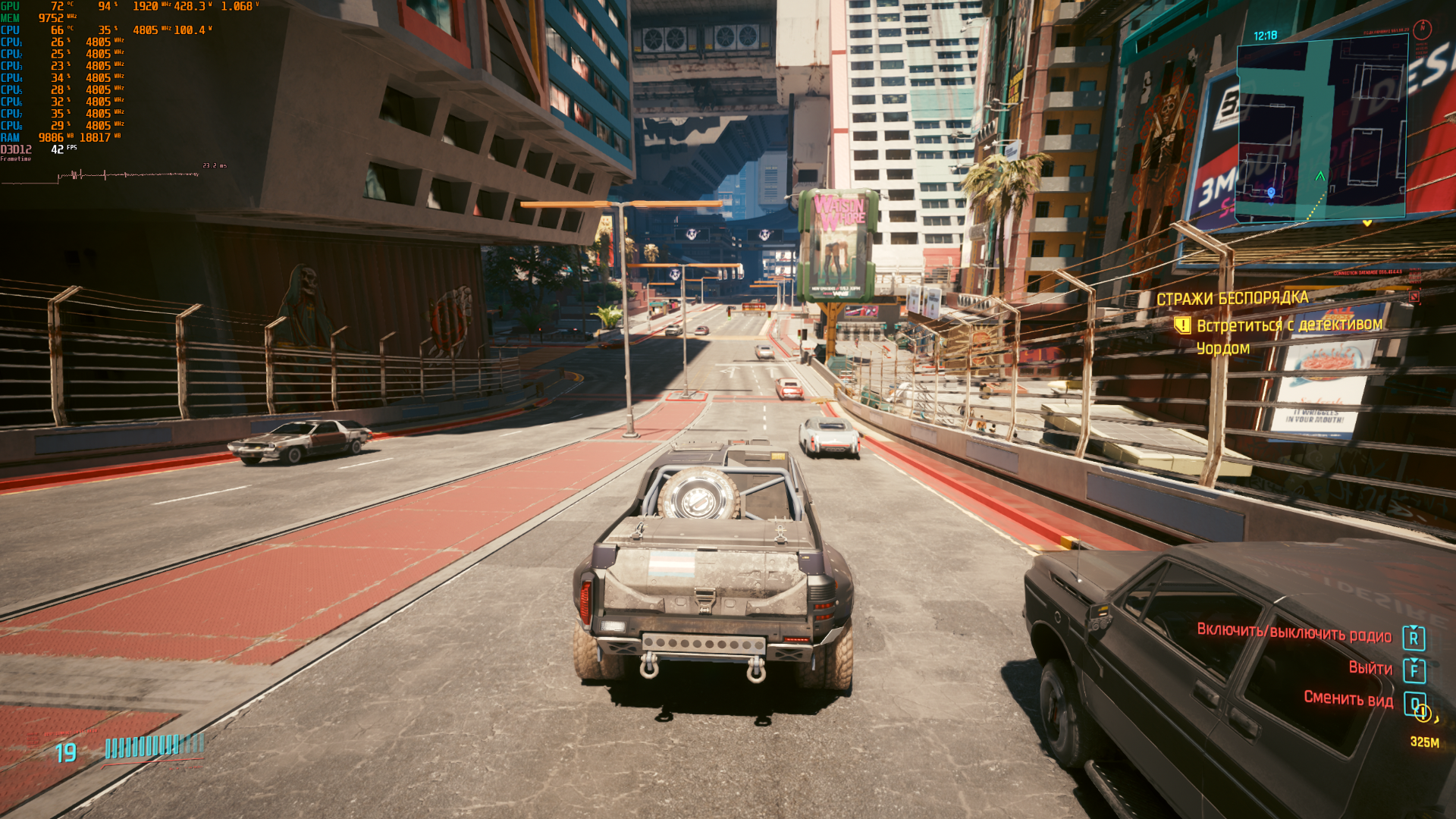Click the yellow quest waypoint above 325M
The image size is (1456, 819).
coord(1423,713)
